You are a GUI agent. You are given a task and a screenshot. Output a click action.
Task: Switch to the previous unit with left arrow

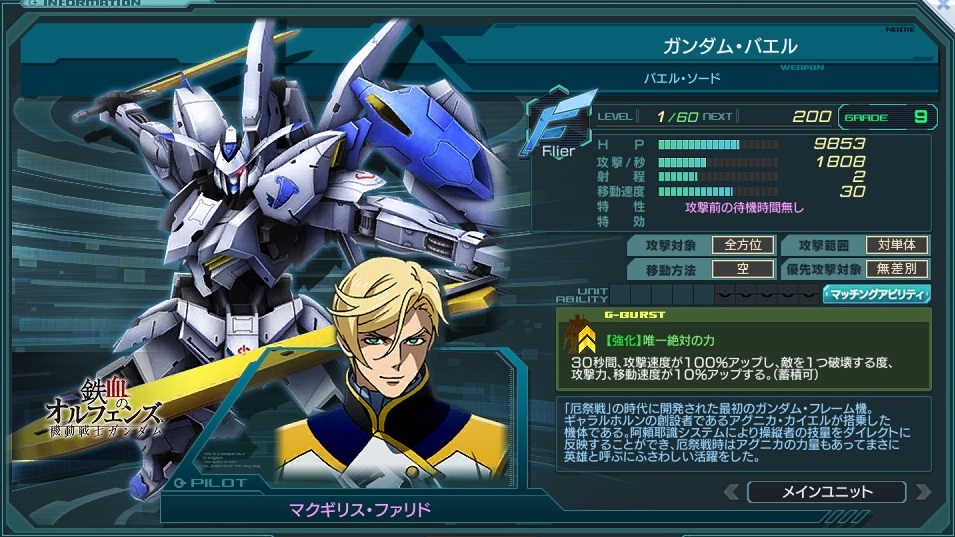point(732,491)
